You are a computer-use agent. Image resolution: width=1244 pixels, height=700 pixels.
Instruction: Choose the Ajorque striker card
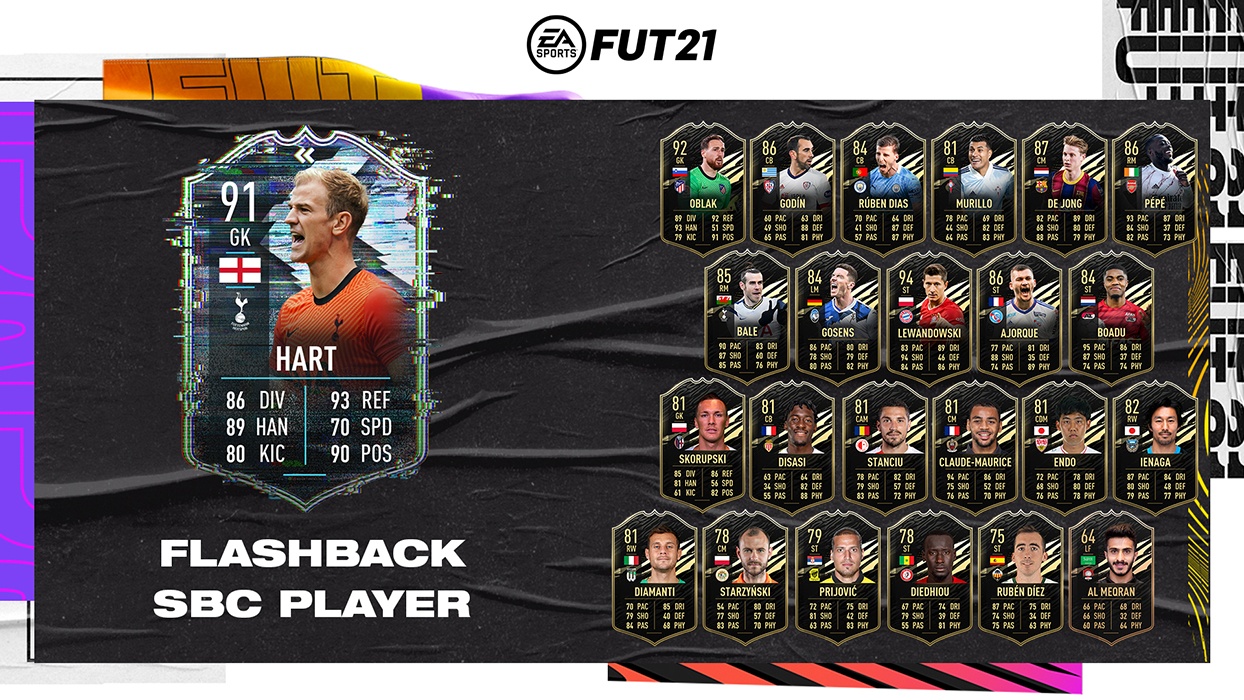coord(1018,320)
